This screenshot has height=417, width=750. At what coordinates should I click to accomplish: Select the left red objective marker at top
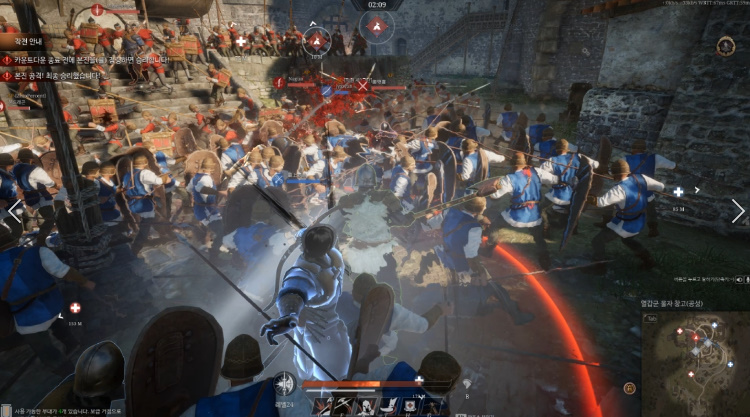point(317,40)
